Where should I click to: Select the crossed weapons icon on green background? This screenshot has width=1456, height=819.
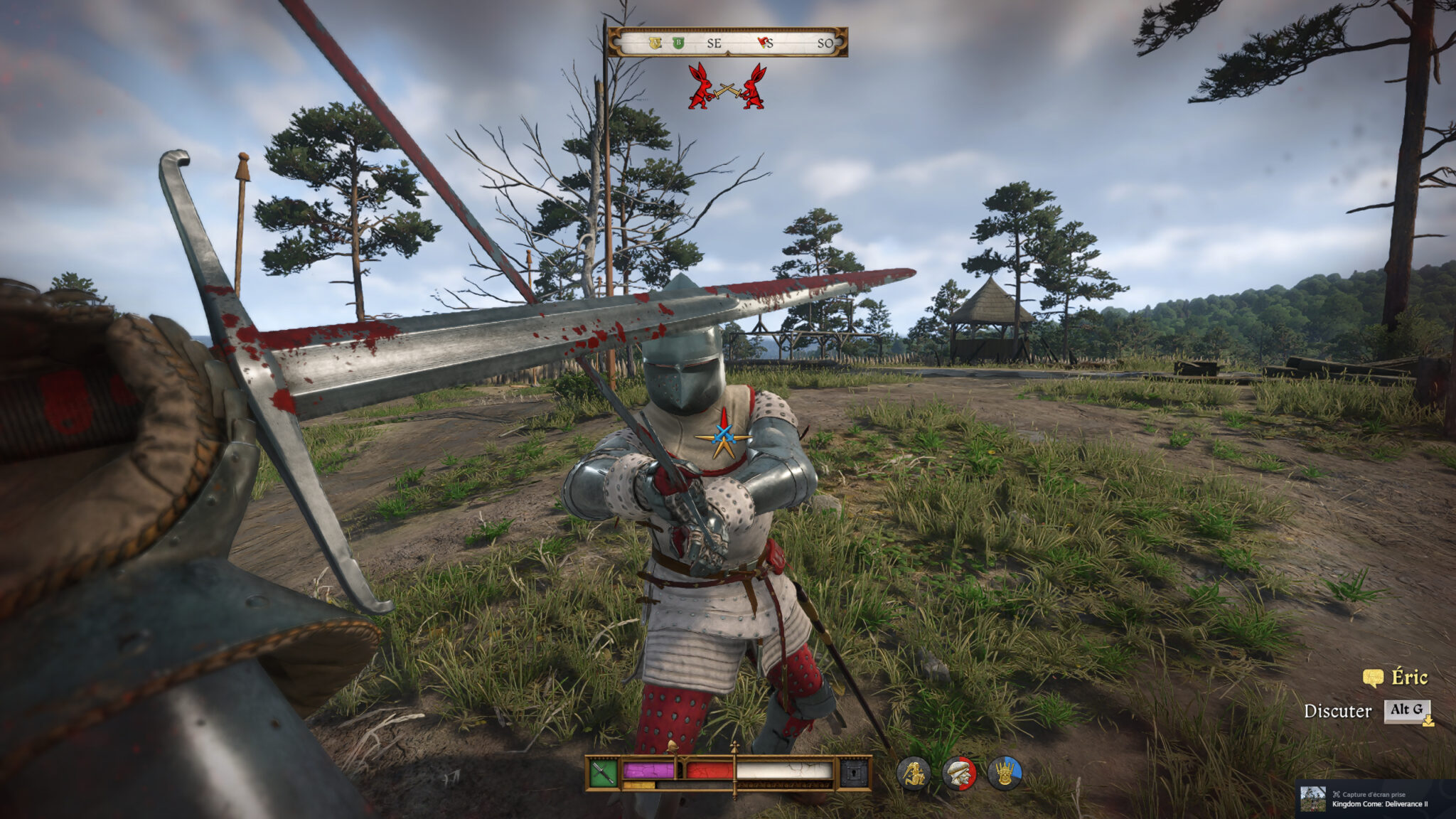tap(602, 773)
